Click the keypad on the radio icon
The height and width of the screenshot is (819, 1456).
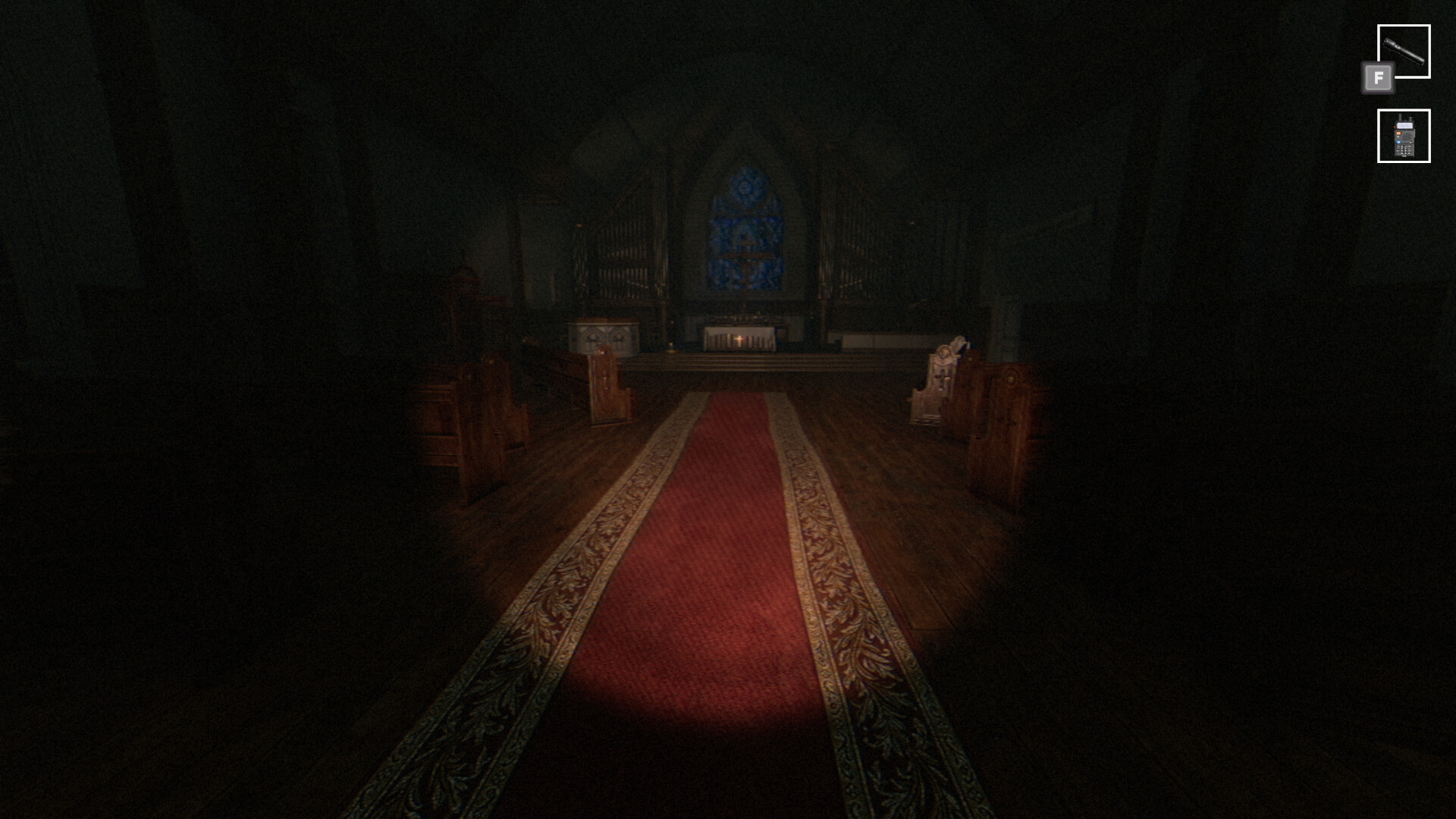1404,149
